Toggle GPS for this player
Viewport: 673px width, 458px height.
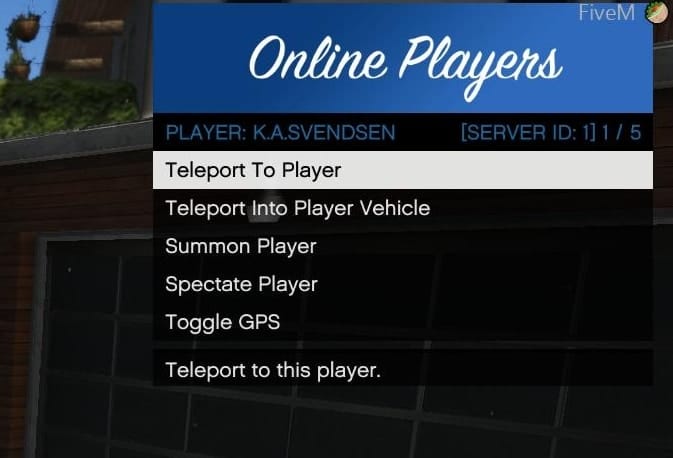click(402, 322)
